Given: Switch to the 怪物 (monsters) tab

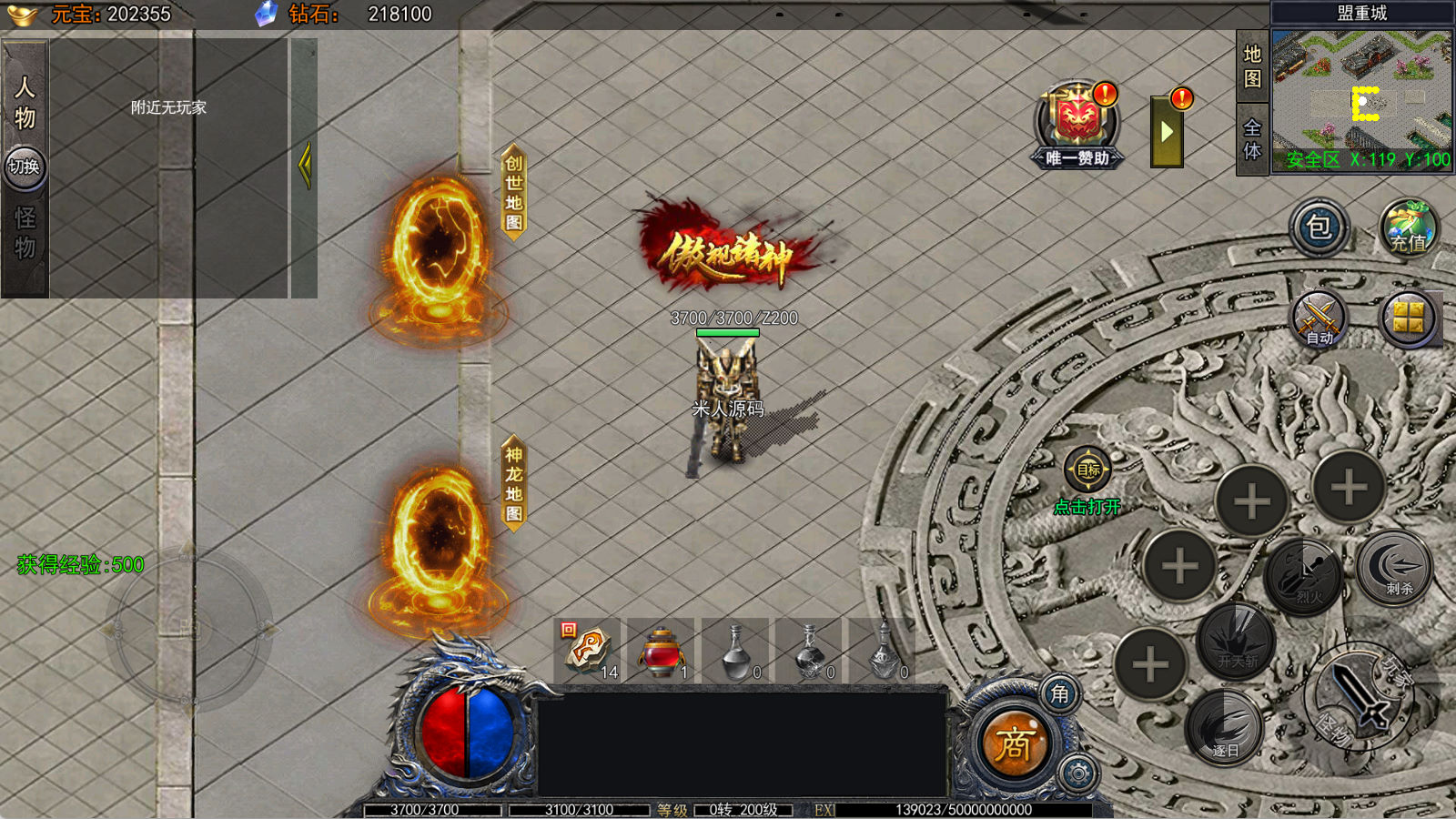Looking at the screenshot, I should tap(25, 233).
